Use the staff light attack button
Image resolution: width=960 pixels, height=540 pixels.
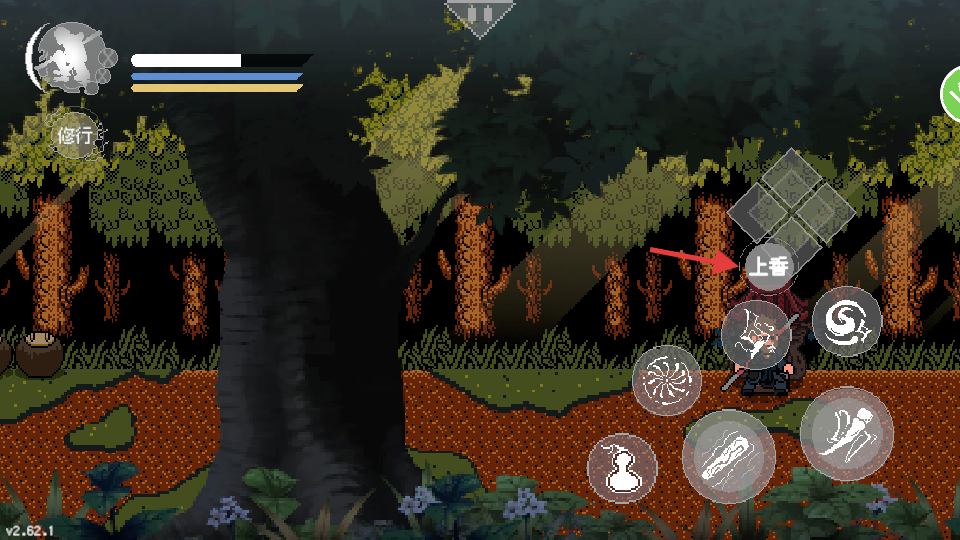(x=728, y=456)
